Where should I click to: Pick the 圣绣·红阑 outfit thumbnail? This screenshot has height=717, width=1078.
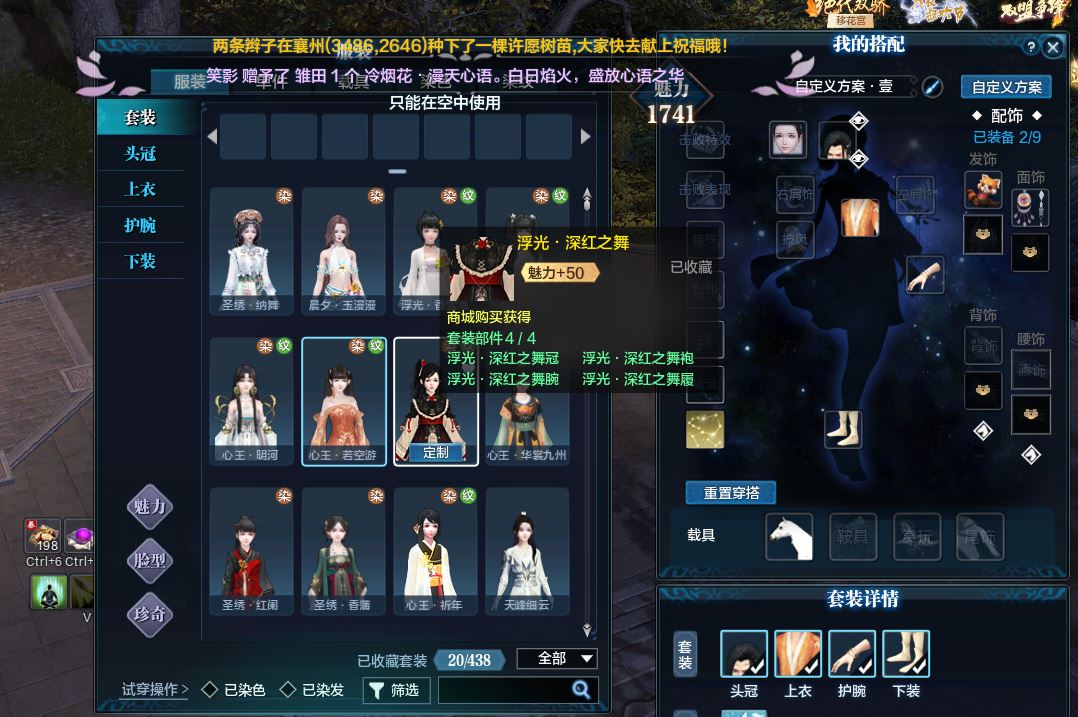pyautogui.click(x=251, y=550)
